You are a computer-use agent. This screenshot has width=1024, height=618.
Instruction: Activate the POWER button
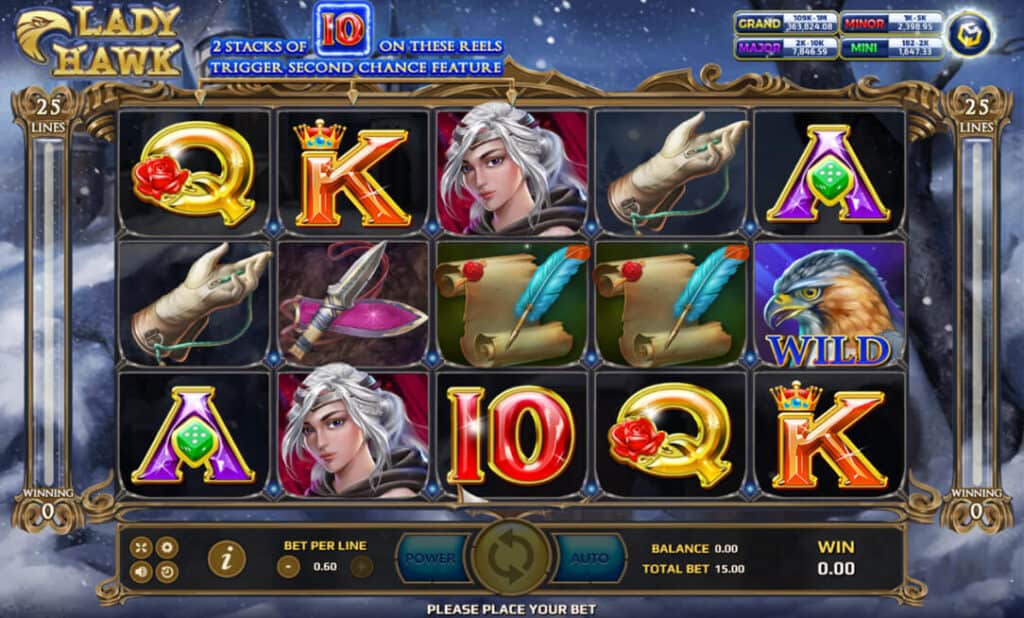[430, 558]
